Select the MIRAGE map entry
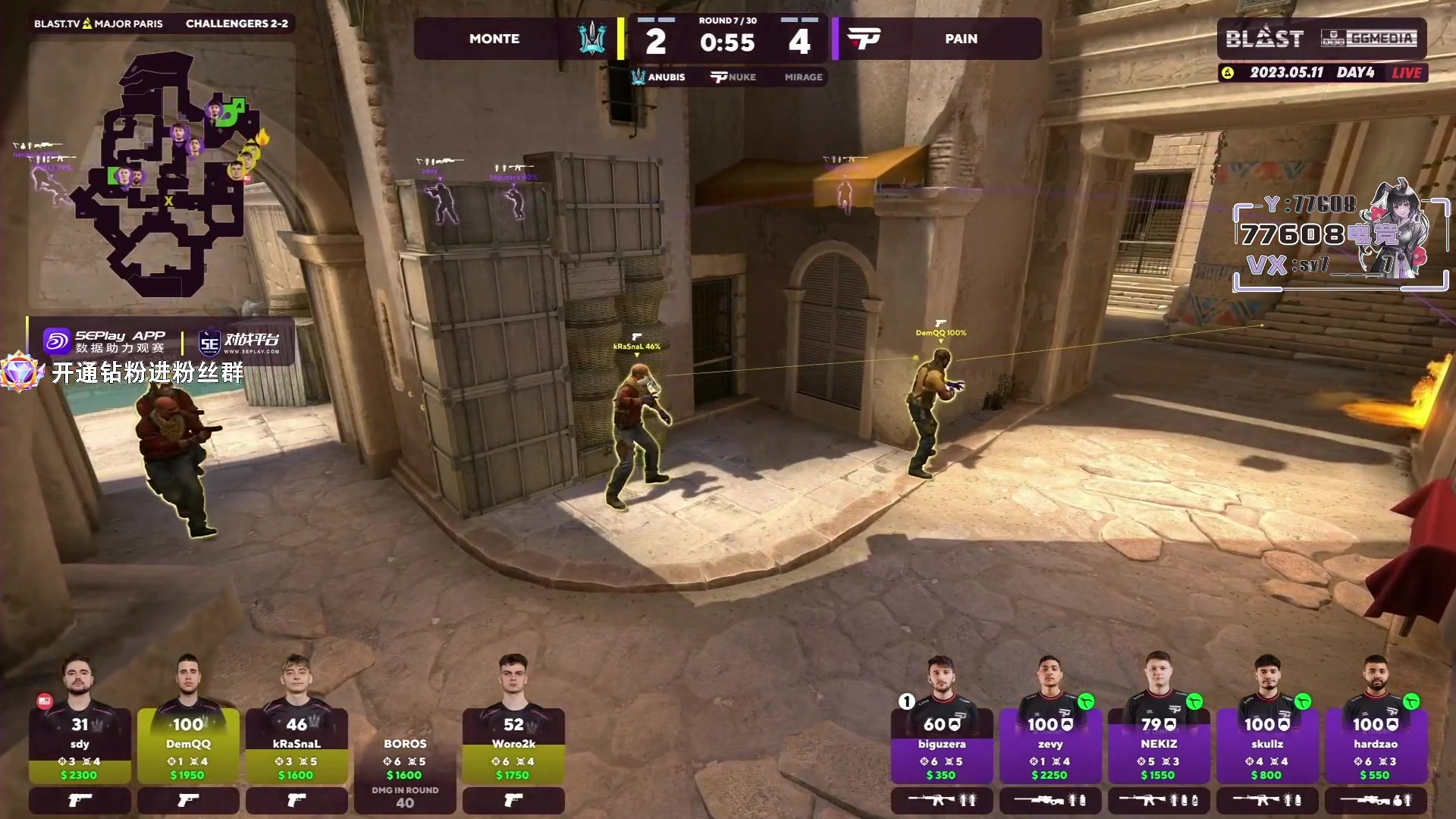The image size is (1456, 819). tap(803, 77)
